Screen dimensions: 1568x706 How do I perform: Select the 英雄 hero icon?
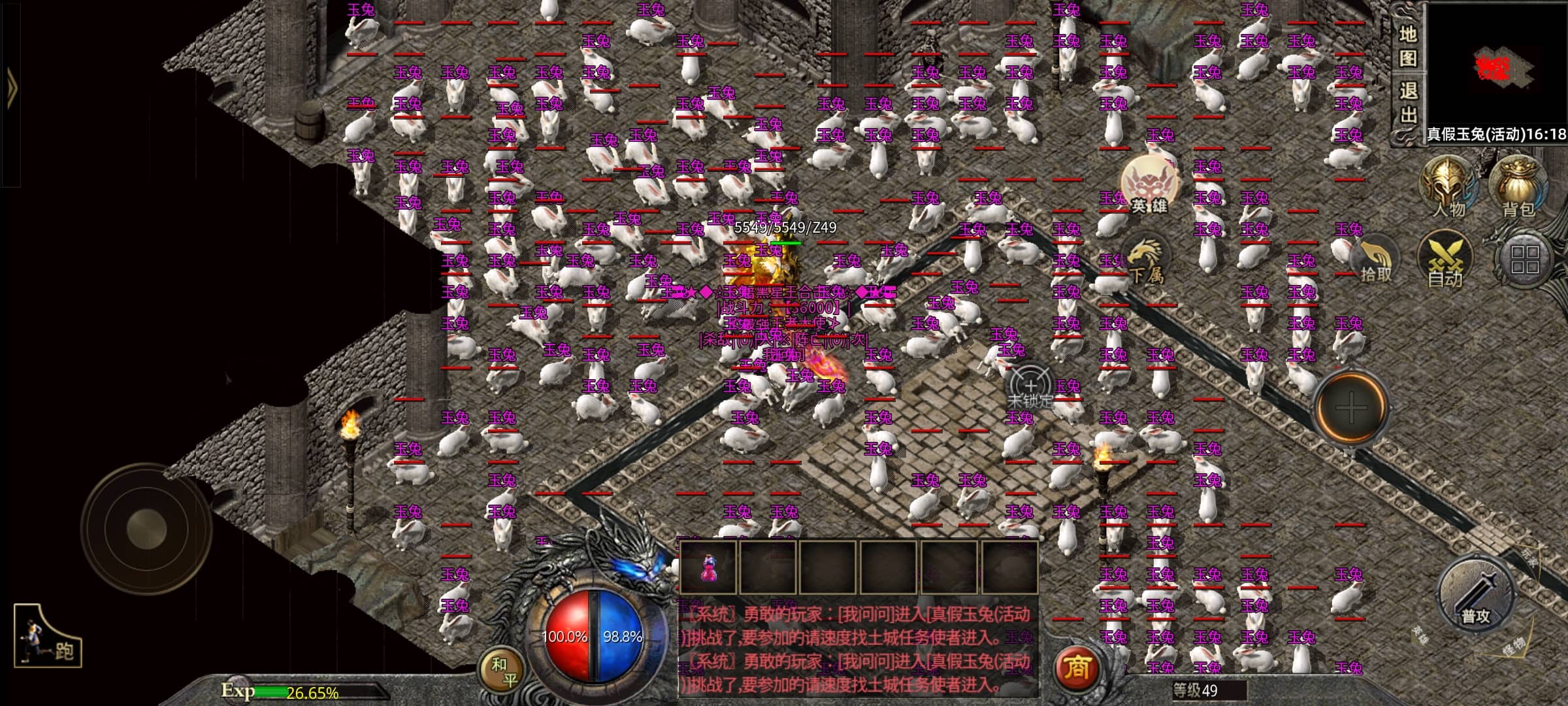tap(1150, 184)
